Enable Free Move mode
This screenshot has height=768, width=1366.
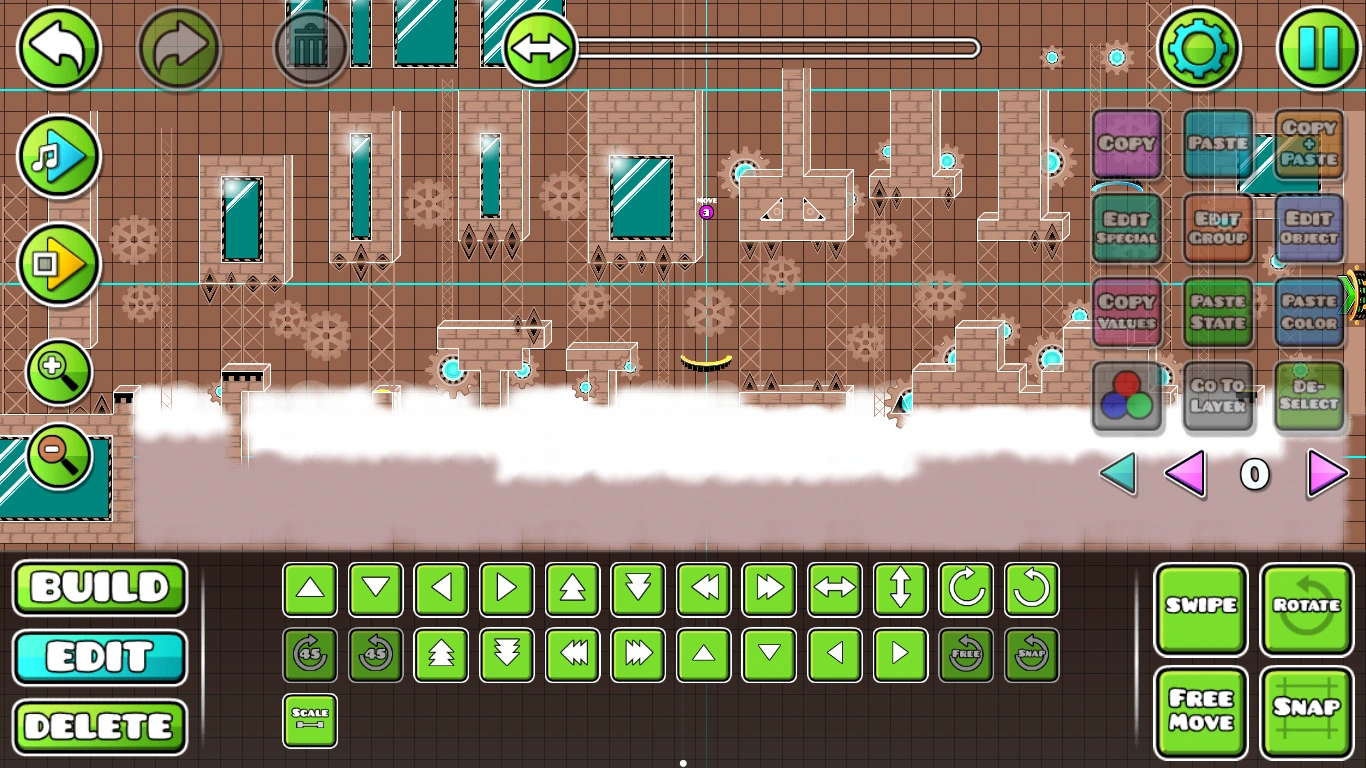coord(1201,710)
